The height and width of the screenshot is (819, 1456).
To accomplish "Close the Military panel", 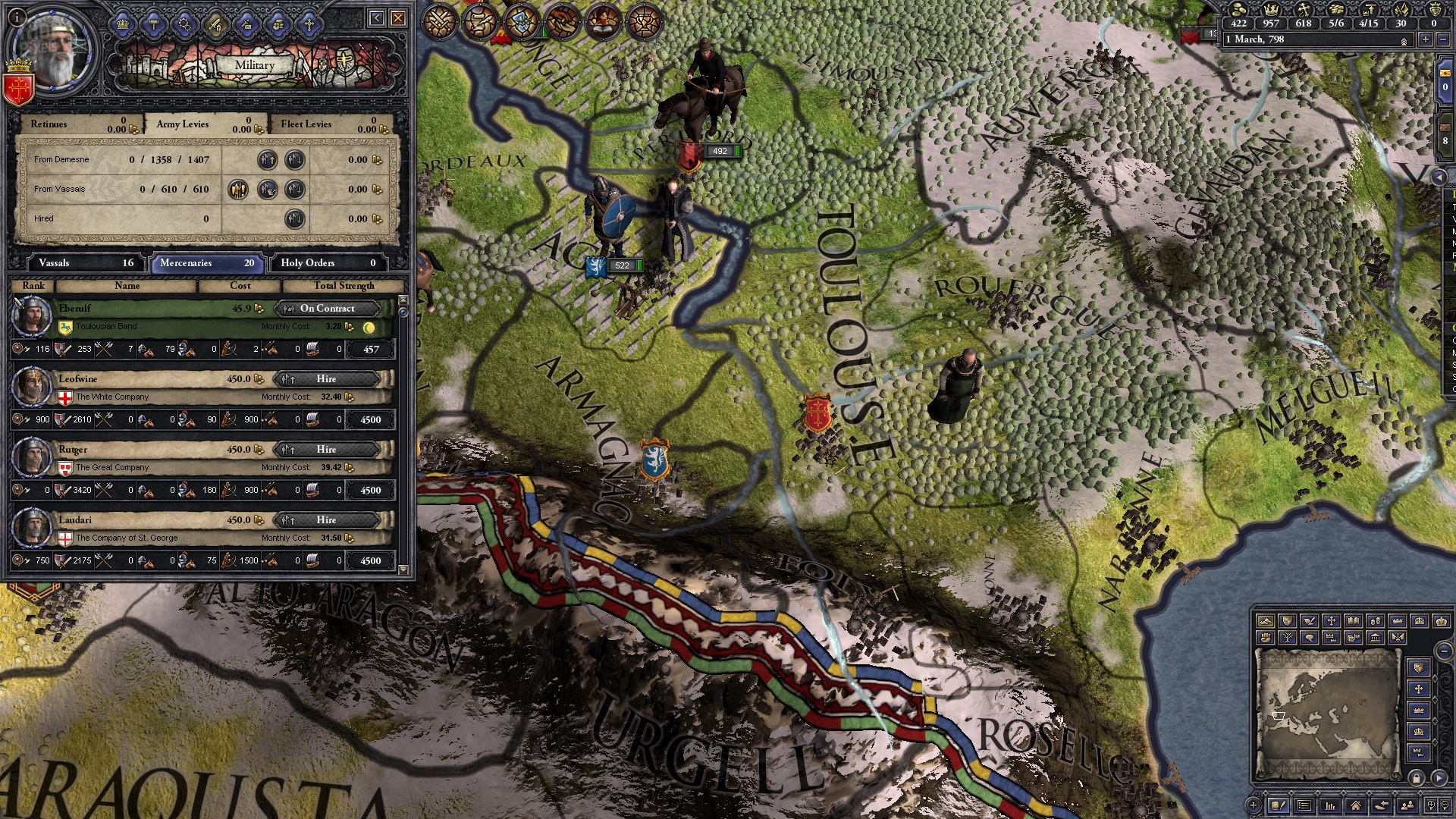I will pos(398,17).
